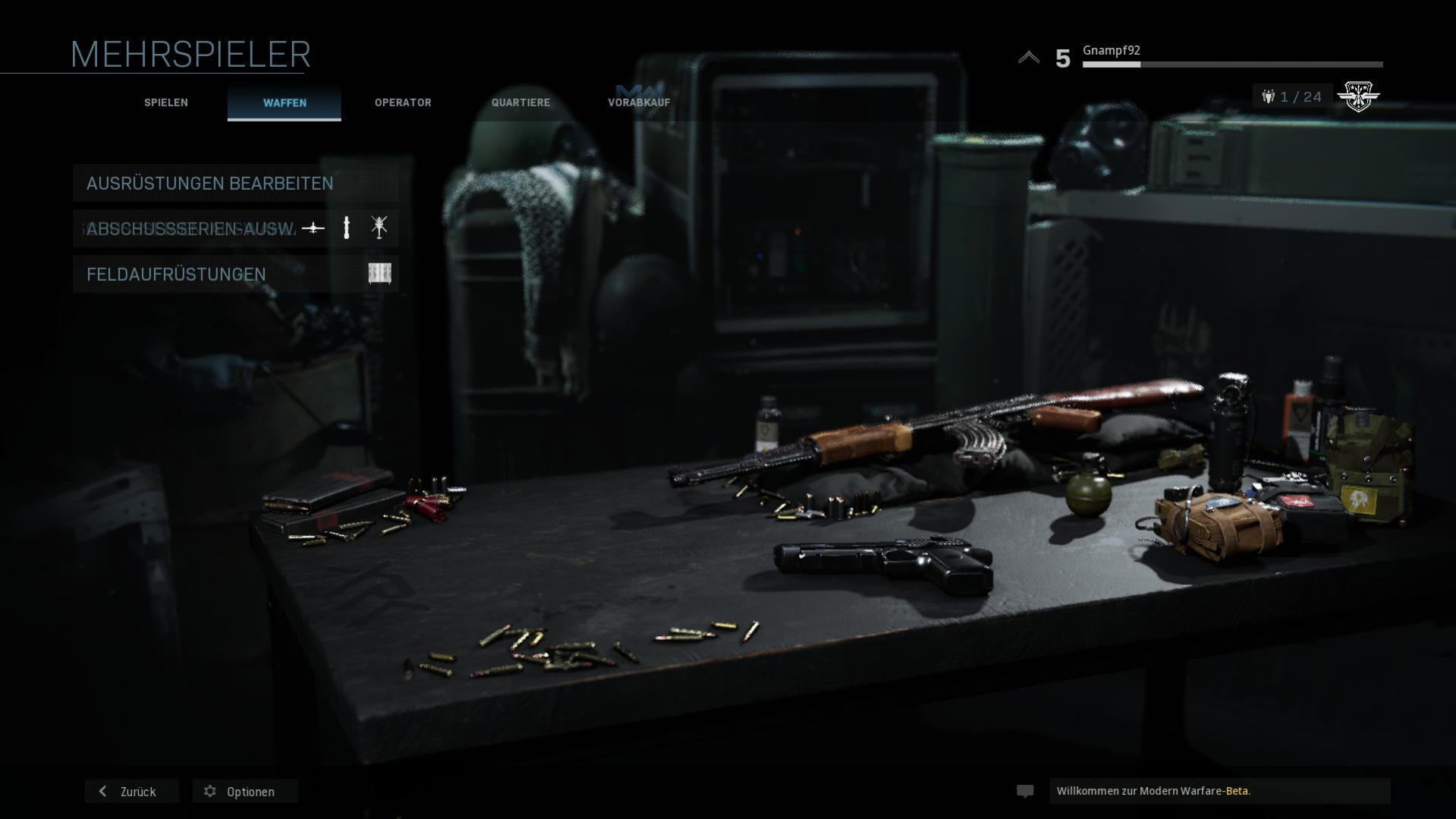The image size is (1456, 819).
Task: Open the Vorabkauf tab
Action: tap(639, 102)
